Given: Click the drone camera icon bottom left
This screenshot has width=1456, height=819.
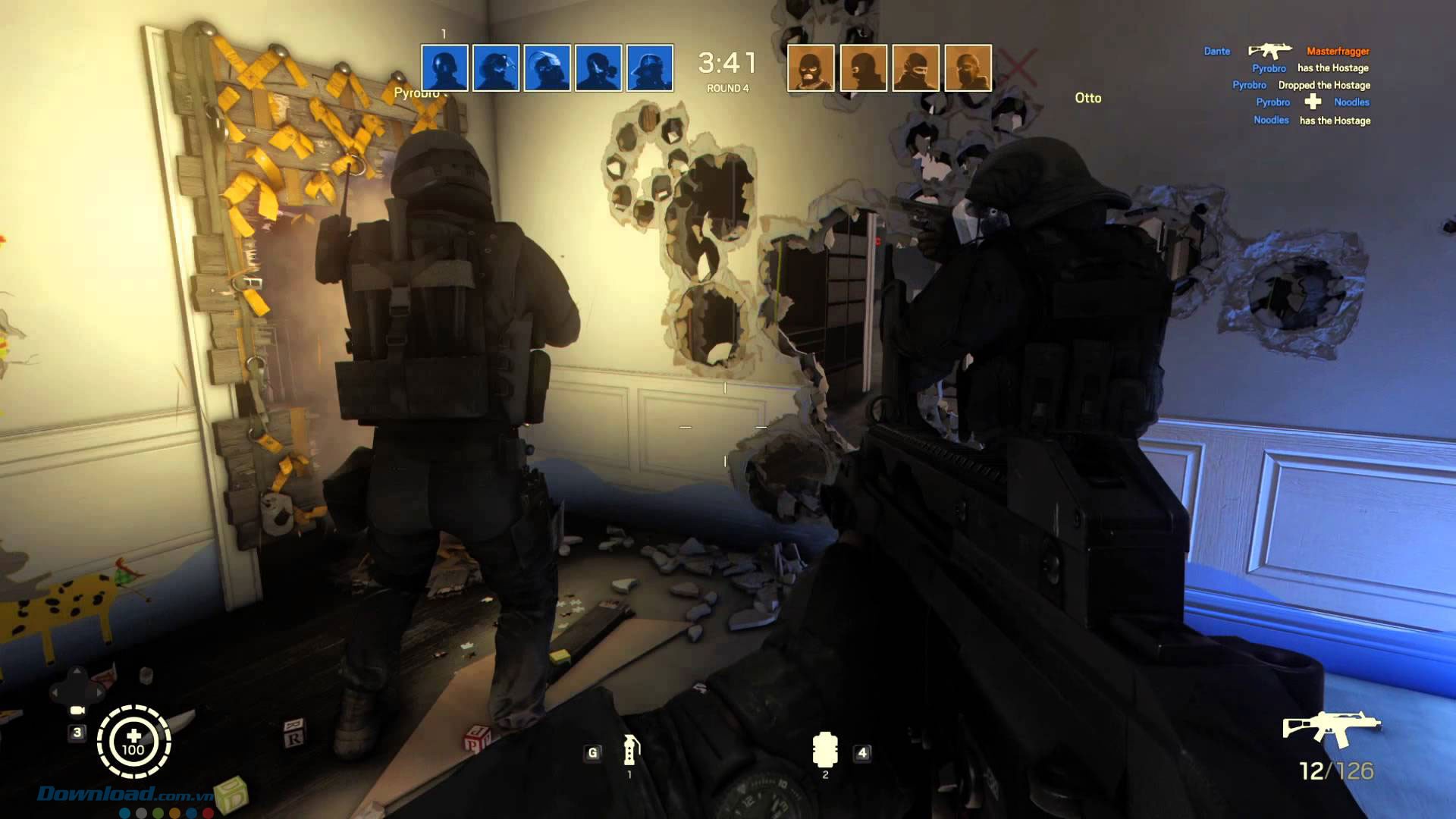Looking at the screenshot, I should pyautogui.click(x=77, y=711).
